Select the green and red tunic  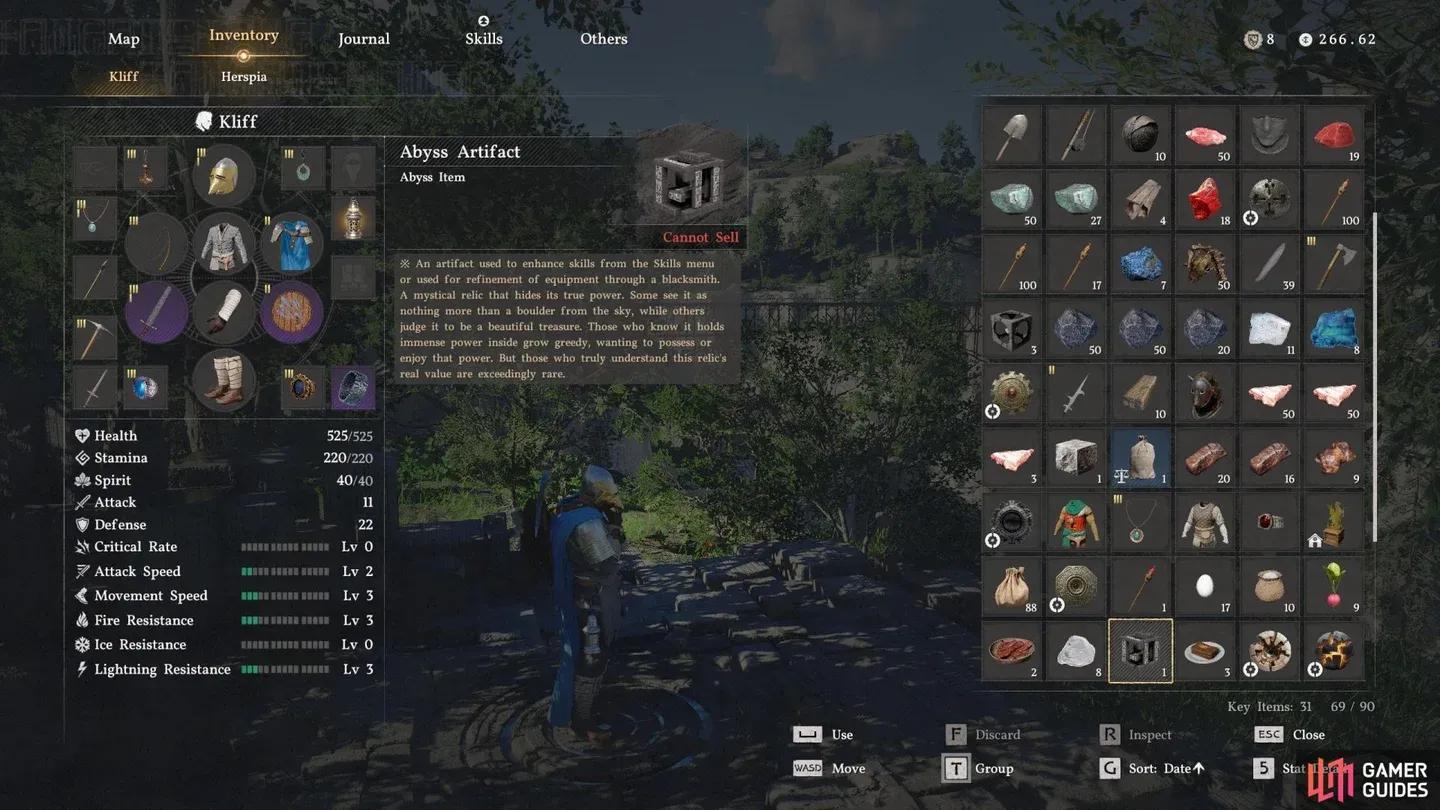(1076, 522)
